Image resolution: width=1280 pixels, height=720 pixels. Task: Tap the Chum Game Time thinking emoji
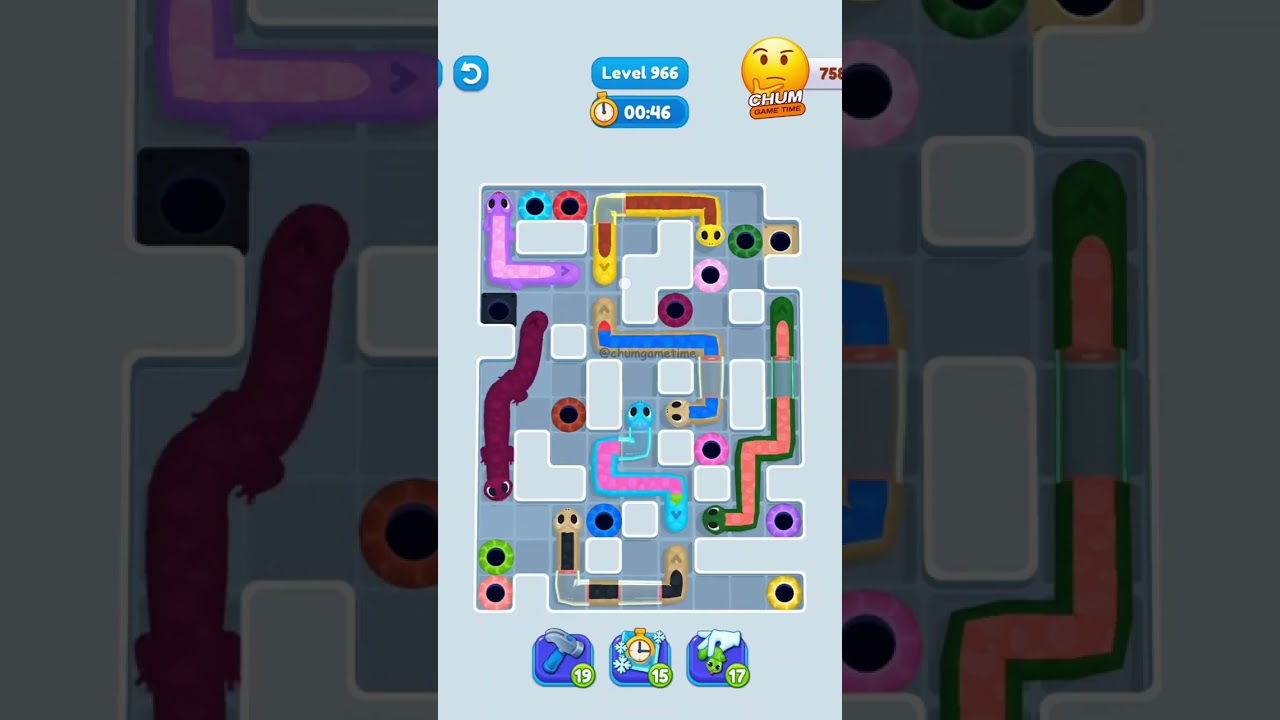pyautogui.click(x=775, y=70)
